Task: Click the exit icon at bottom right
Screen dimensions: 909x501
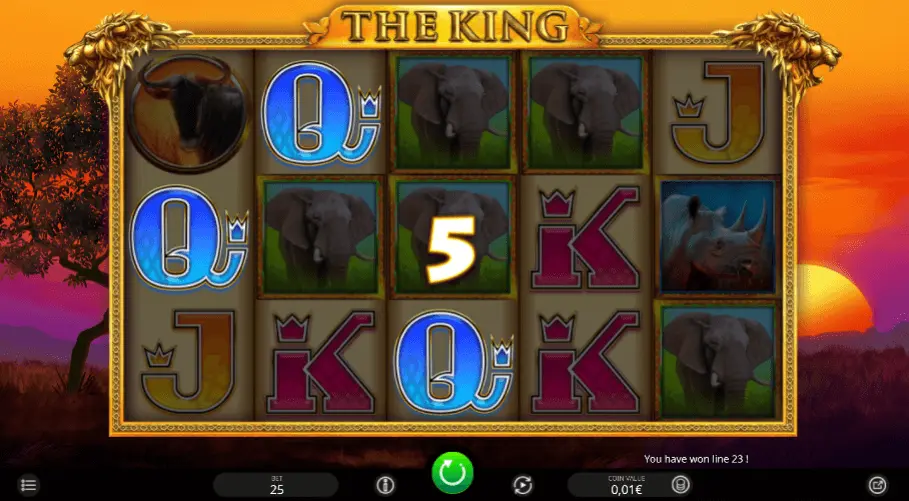Action: point(877,485)
